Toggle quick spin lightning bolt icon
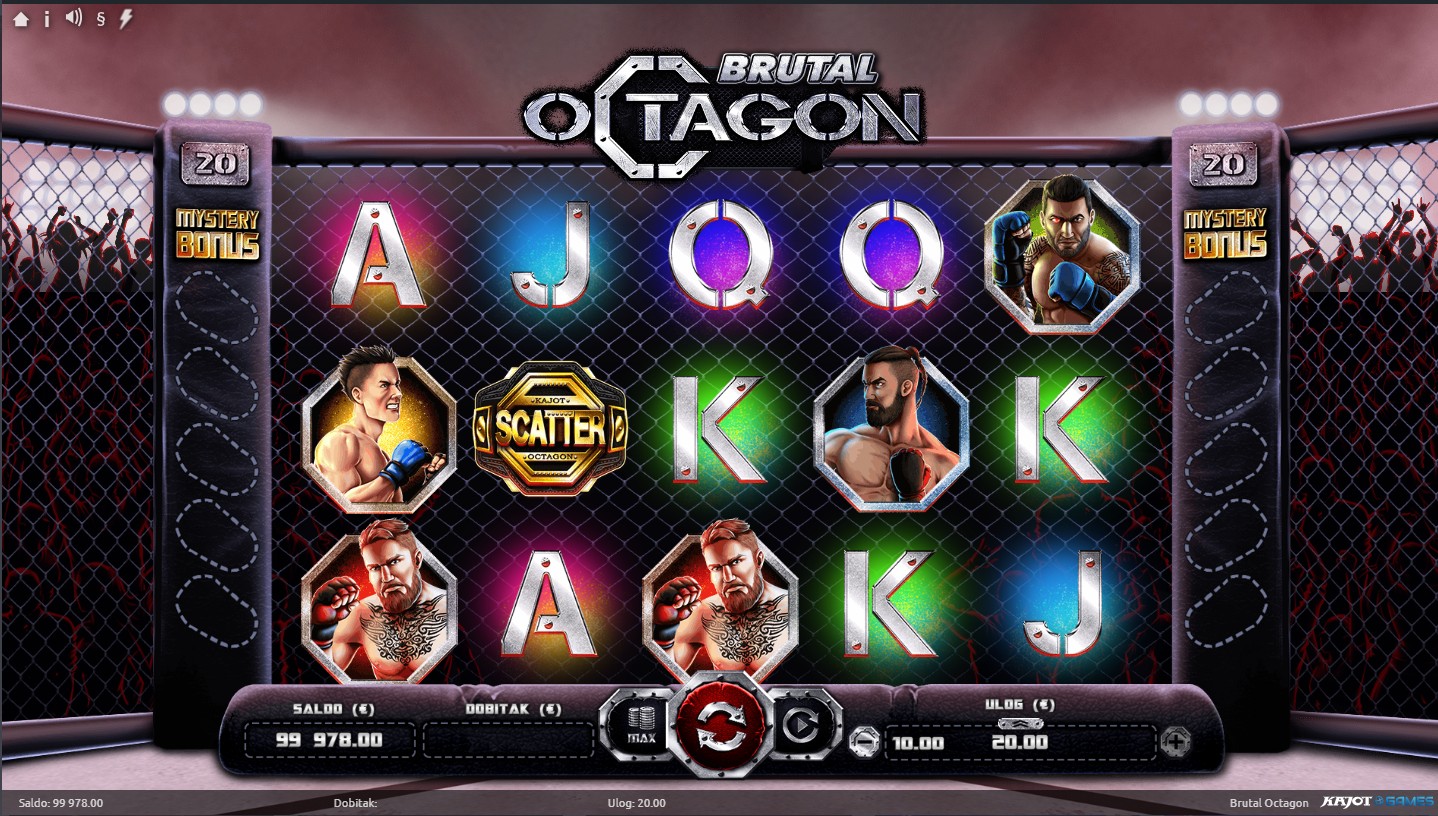The width and height of the screenshot is (1438, 816). pos(126,18)
